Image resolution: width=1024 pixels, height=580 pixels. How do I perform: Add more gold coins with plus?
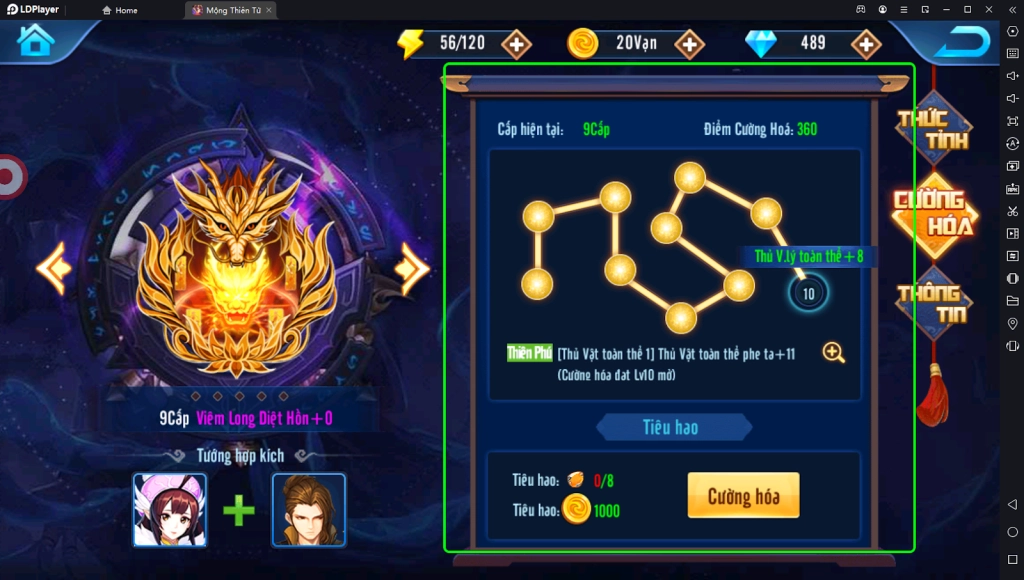[x=689, y=44]
